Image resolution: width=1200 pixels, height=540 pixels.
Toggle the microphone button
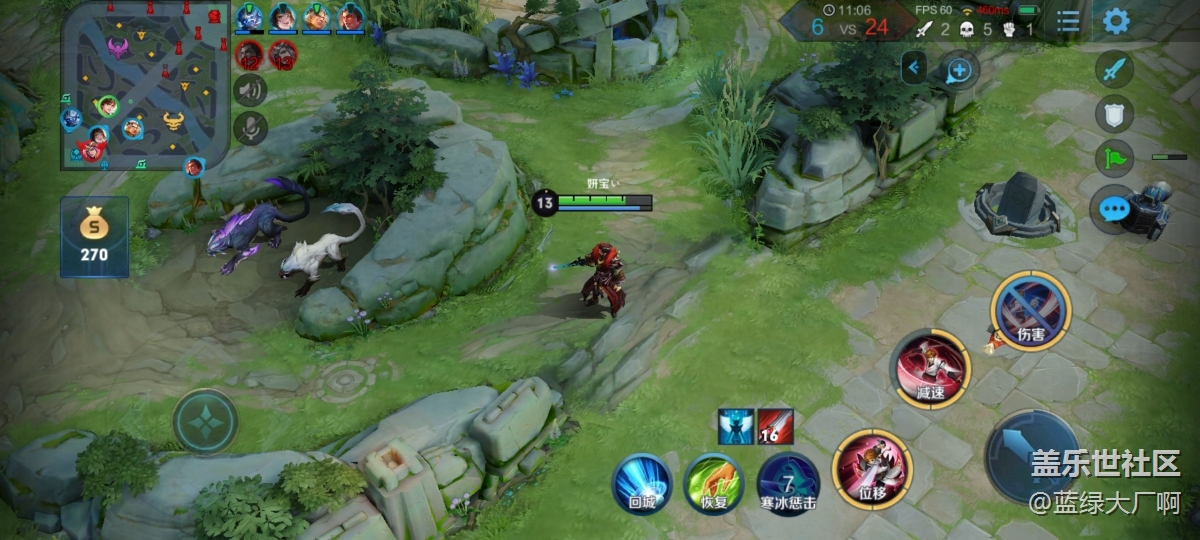pos(250,127)
